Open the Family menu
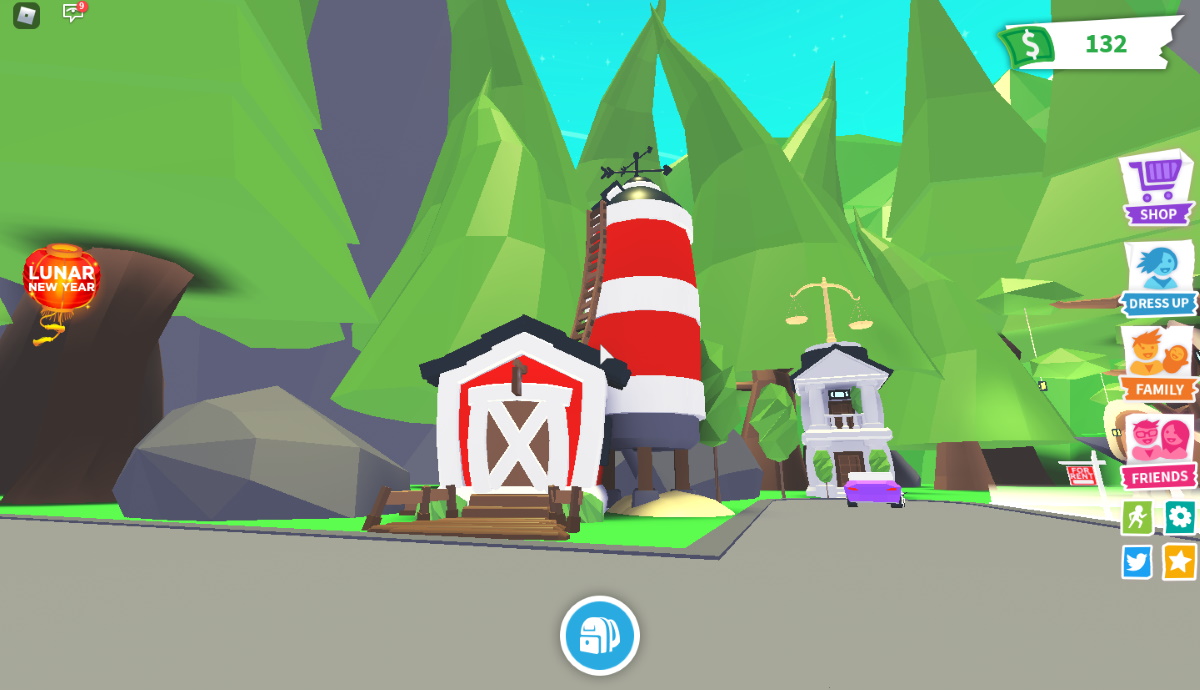 click(x=1159, y=364)
